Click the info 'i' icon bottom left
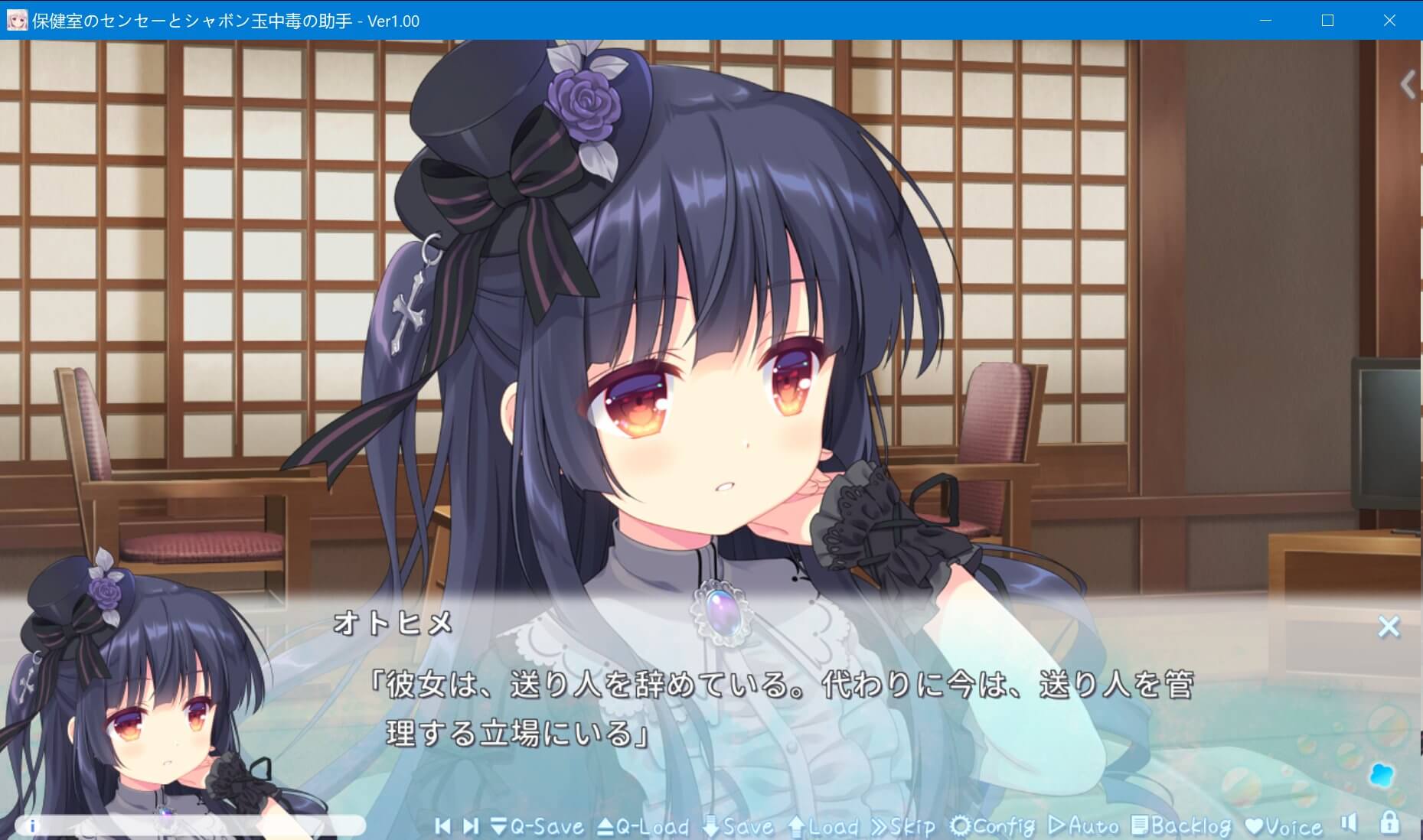 tap(32, 825)
